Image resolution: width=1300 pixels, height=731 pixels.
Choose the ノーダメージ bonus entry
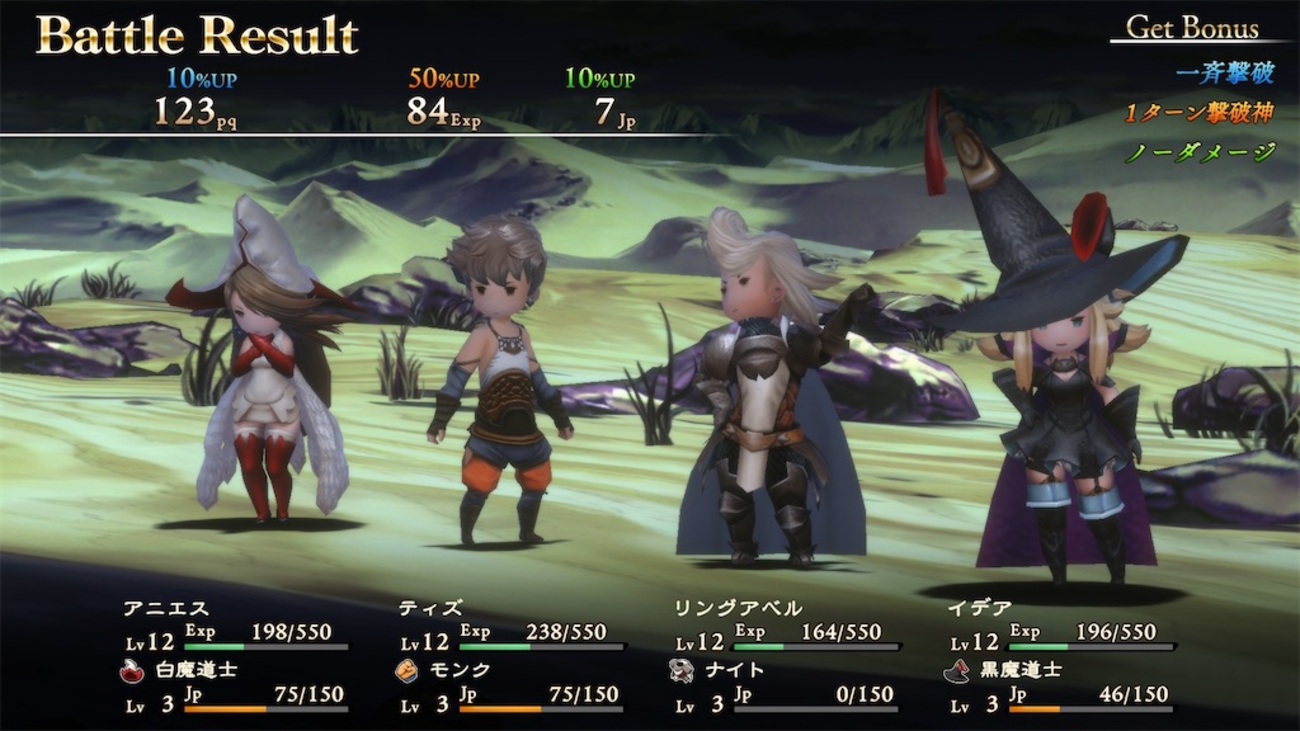pos(1201,152)
